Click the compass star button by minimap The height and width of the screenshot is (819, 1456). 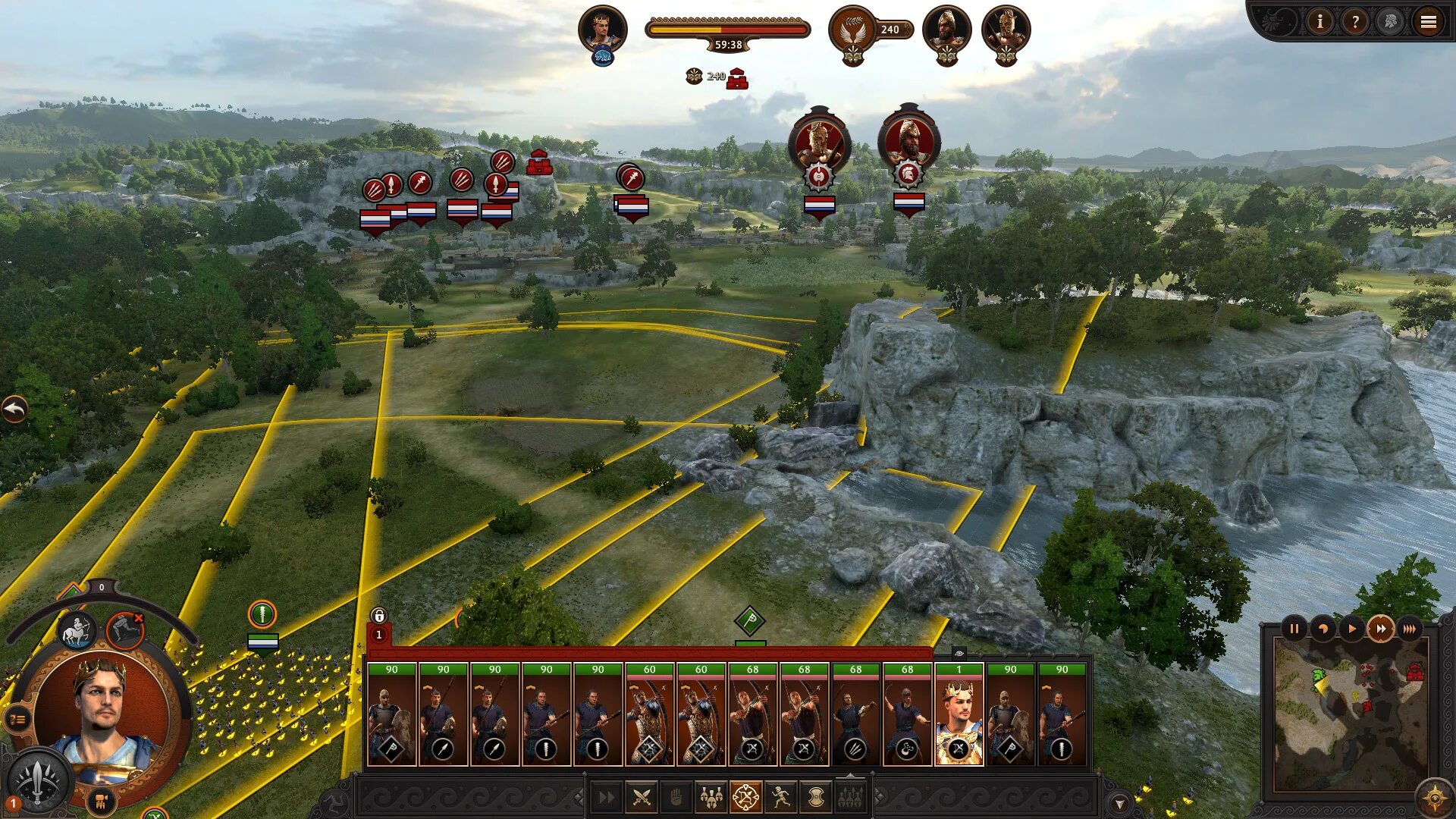point(1433,799)
